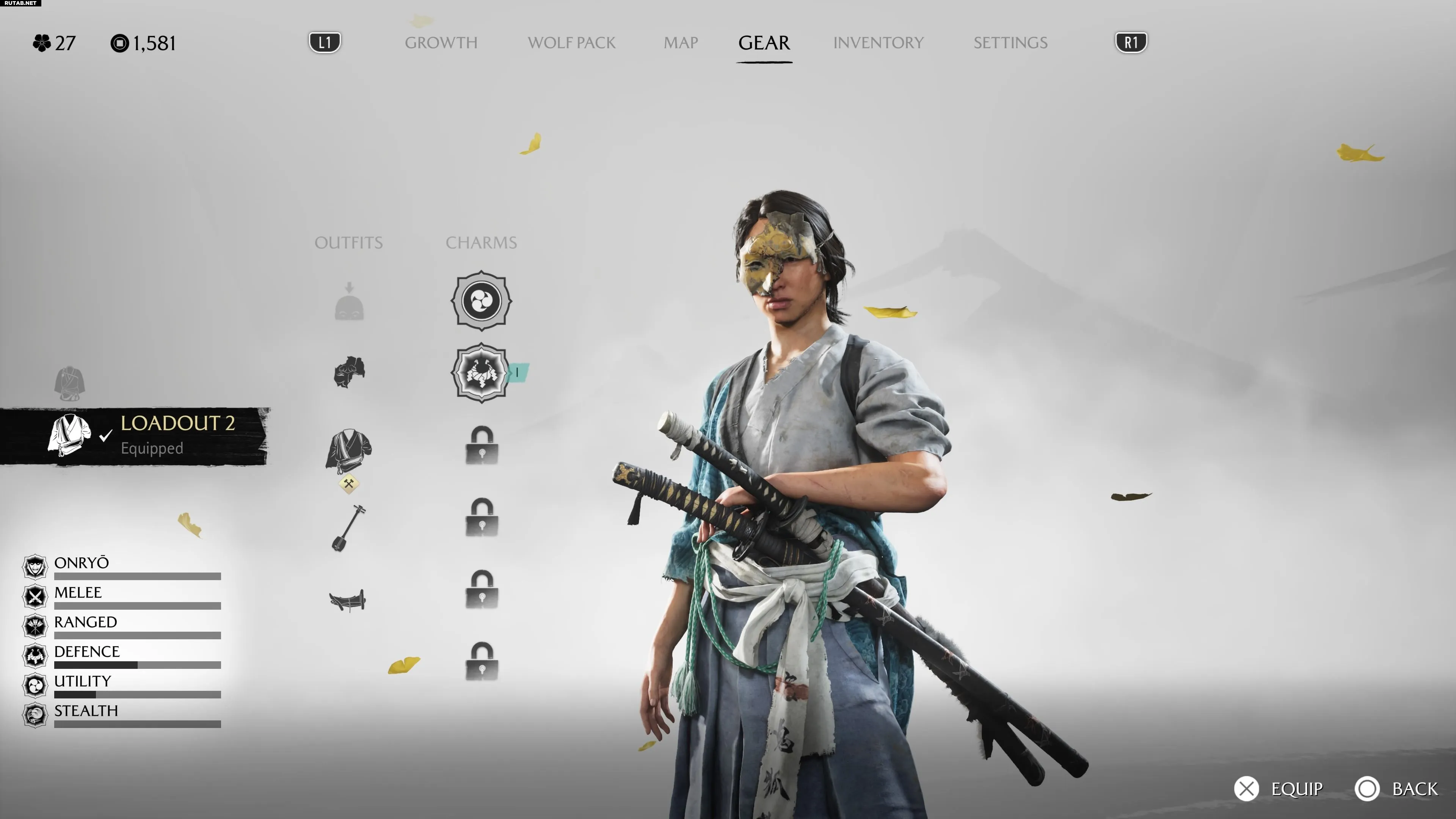Click the Equip button

pyautogui.click(x=1279, y=789)
